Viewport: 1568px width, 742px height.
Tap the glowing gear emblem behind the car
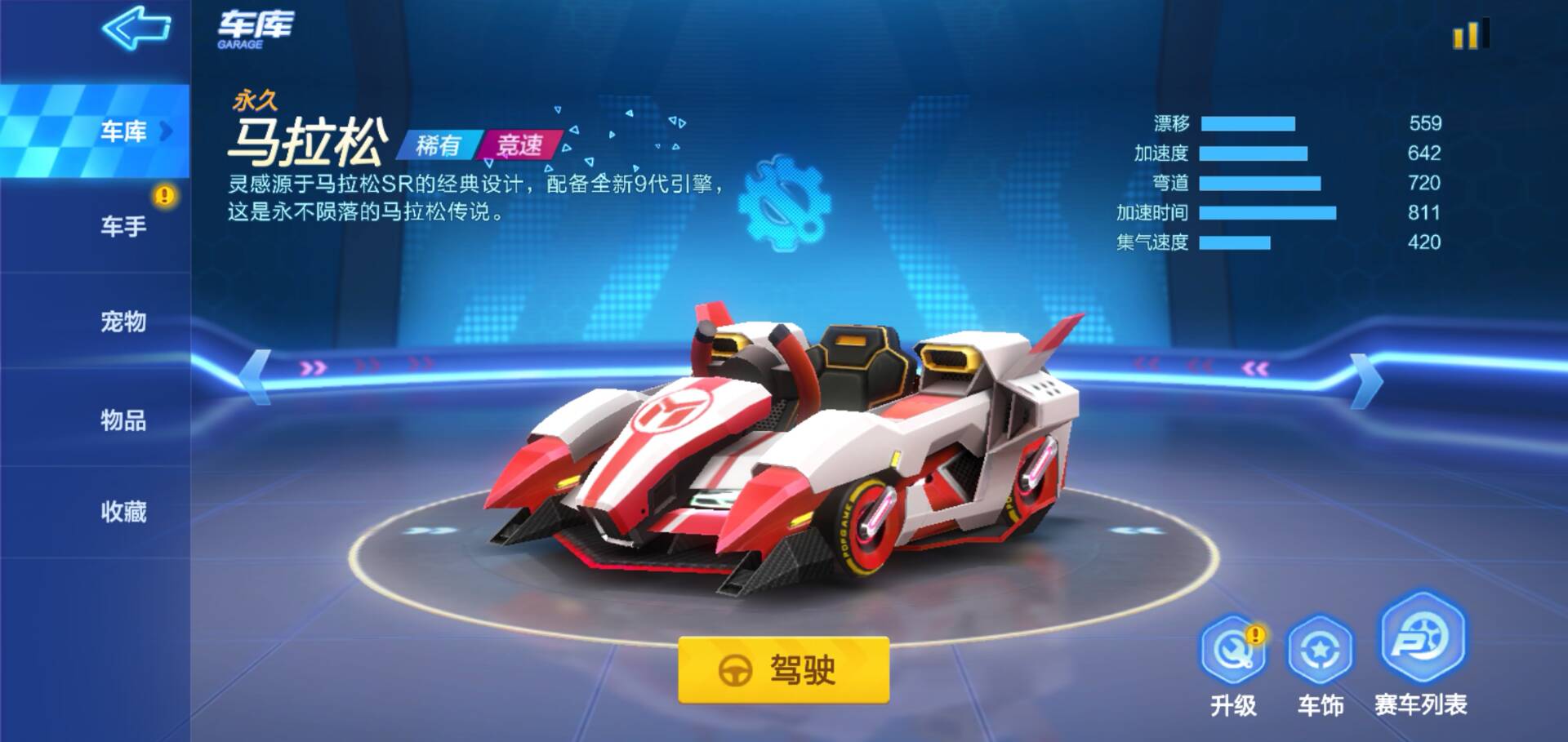click(786, 202)
